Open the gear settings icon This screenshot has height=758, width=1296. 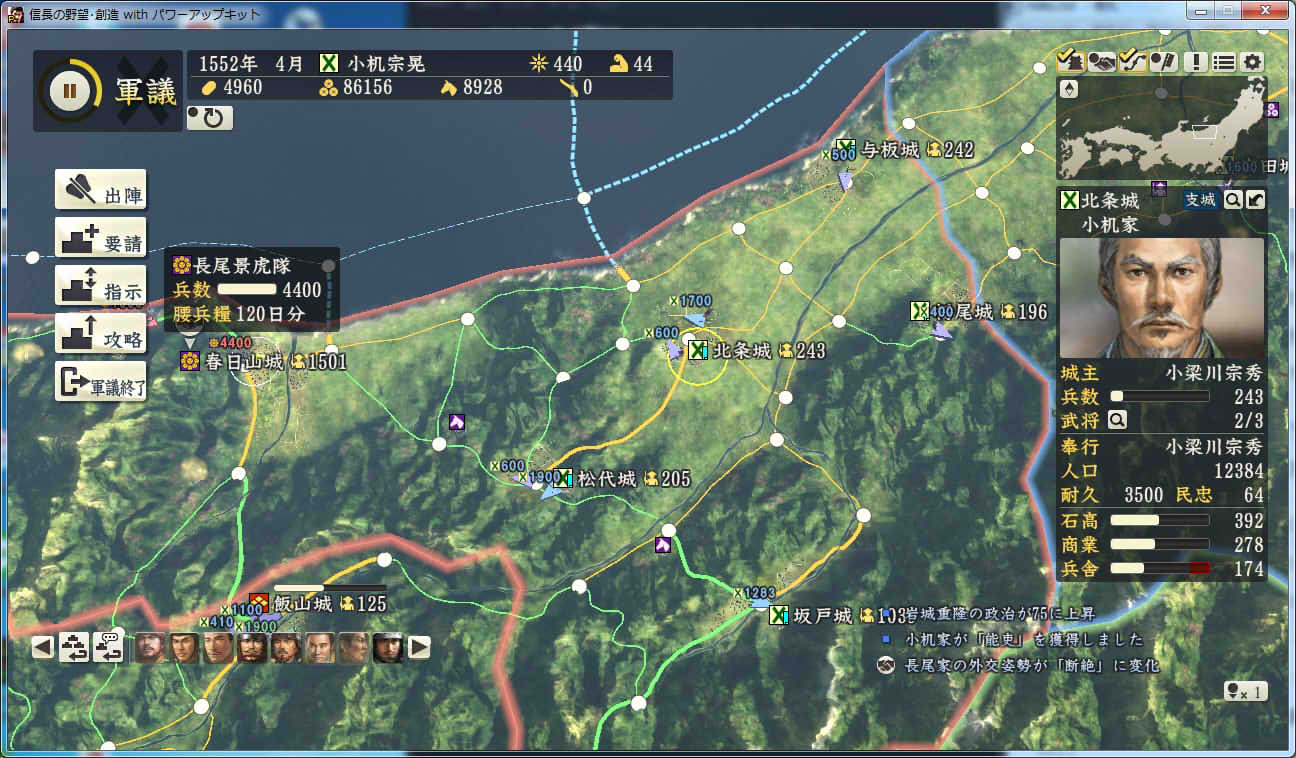1253,61
